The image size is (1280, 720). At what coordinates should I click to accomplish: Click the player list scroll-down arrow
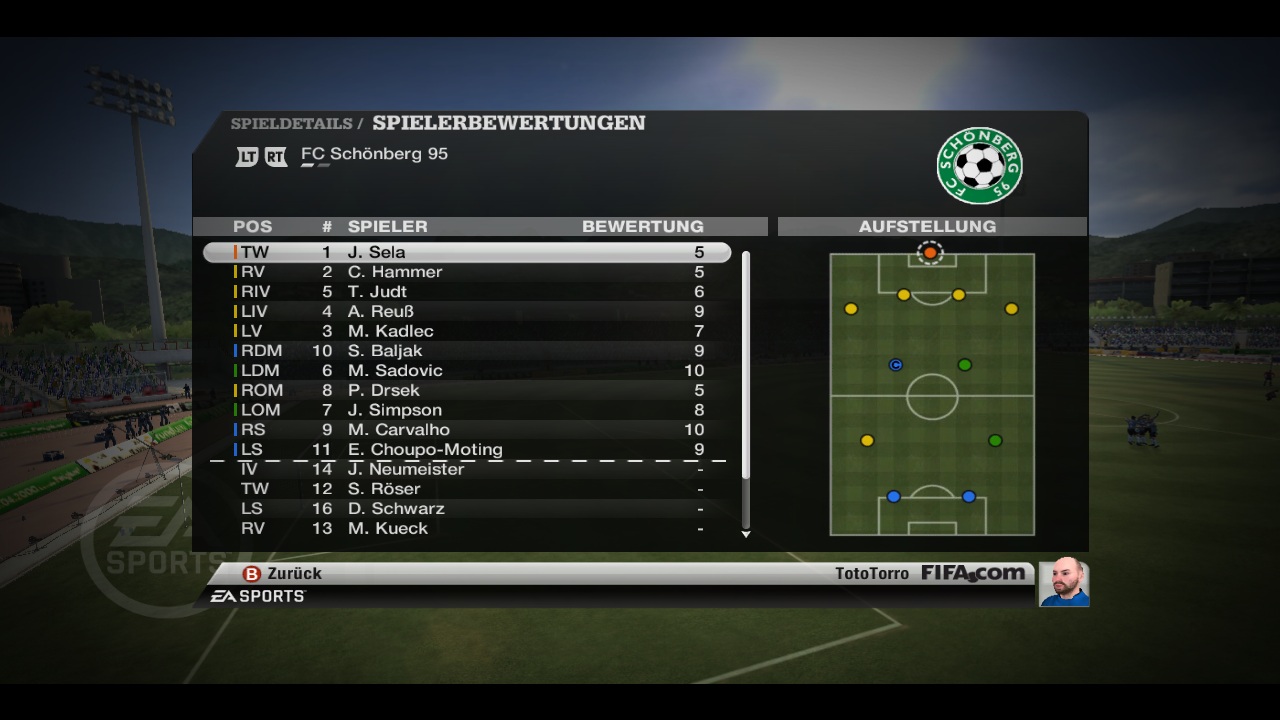[x=746, y=535]
